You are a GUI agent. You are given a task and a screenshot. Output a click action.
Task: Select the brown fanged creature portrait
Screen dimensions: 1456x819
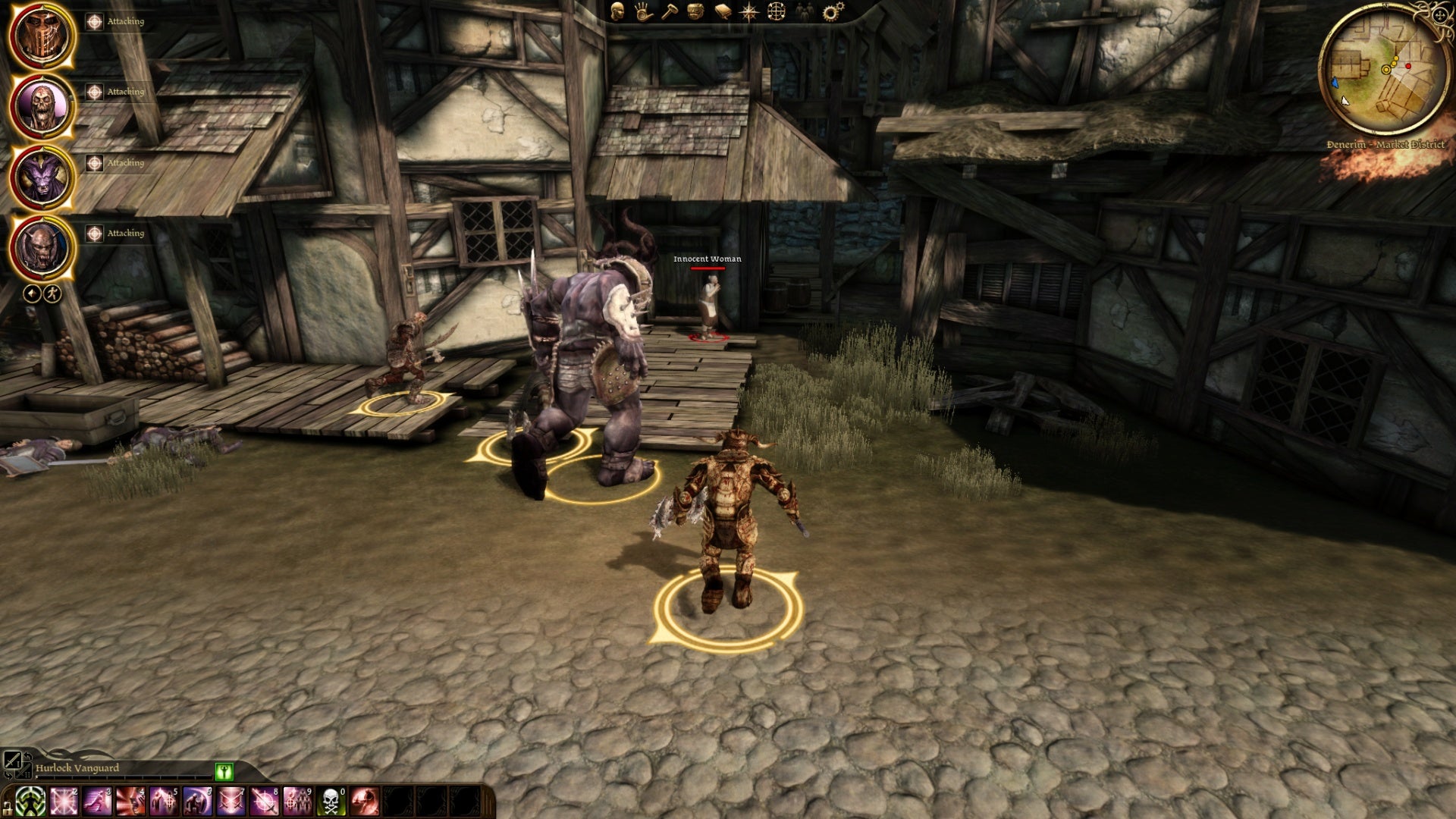coord(42,248)
